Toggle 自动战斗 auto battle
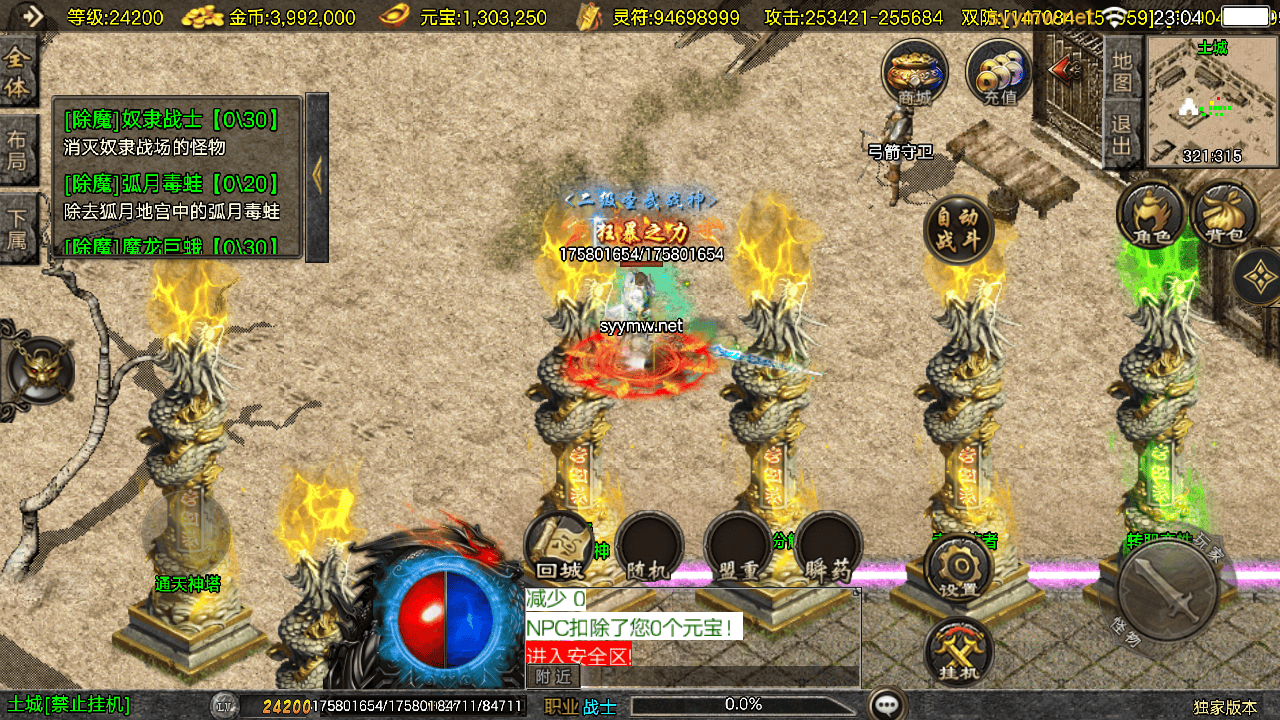 point(958,229)
